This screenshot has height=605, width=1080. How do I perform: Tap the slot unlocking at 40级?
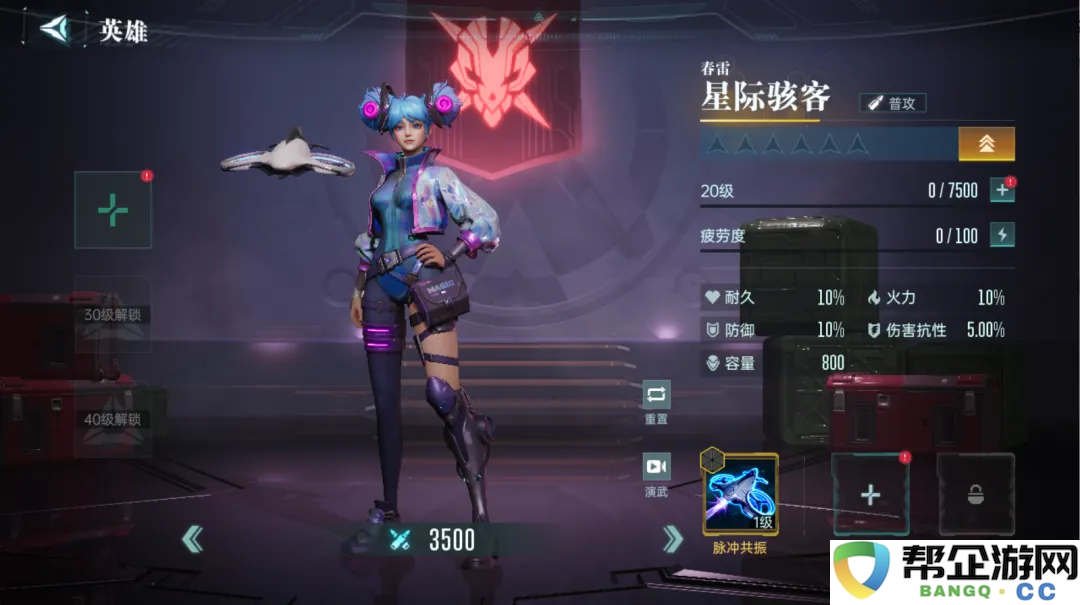pos(113,419)
